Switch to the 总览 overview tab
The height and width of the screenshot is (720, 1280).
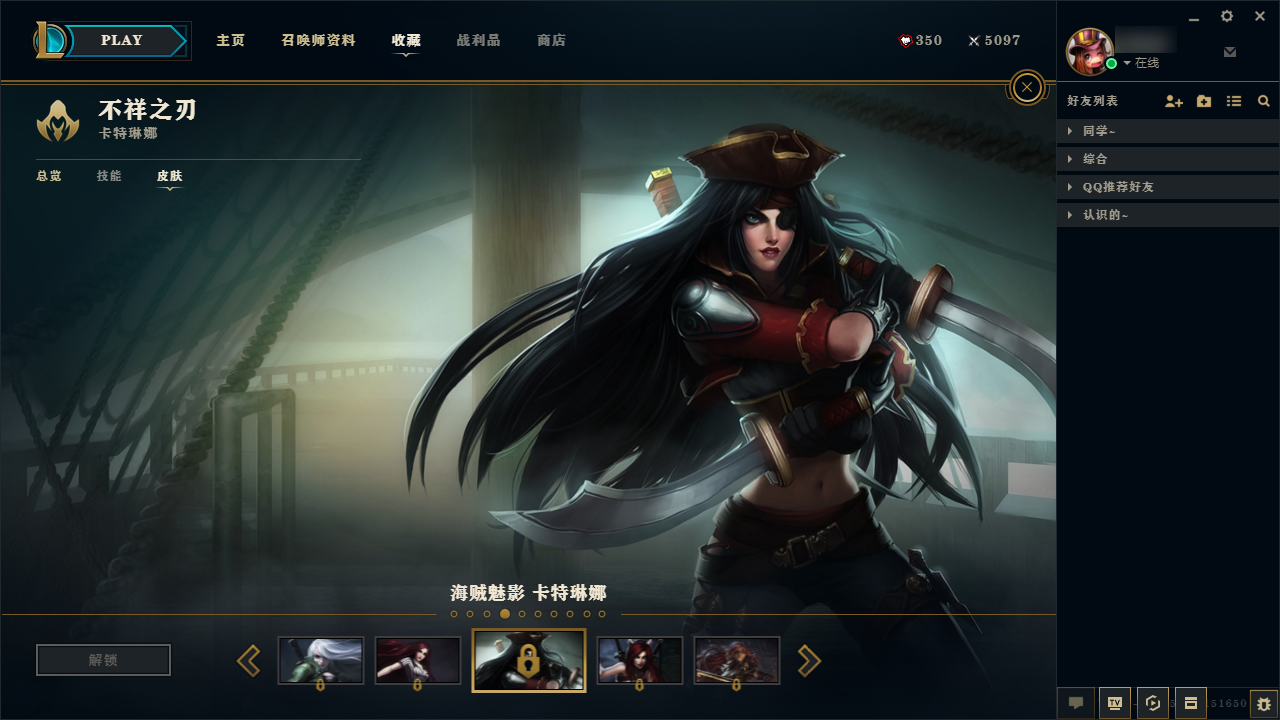(x=49, y=176)
